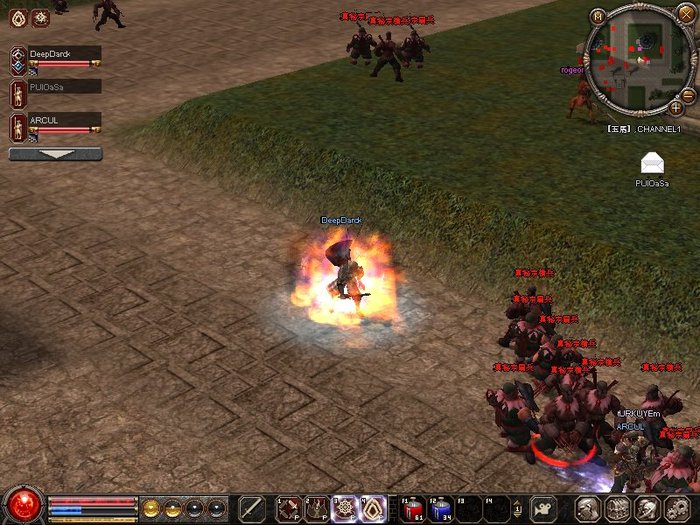Image resolution: width=700 pixels, height=525 pixels.
Task: Zoom in the minimap with plus
Action: pyautogui.click(x=677, y=106)
